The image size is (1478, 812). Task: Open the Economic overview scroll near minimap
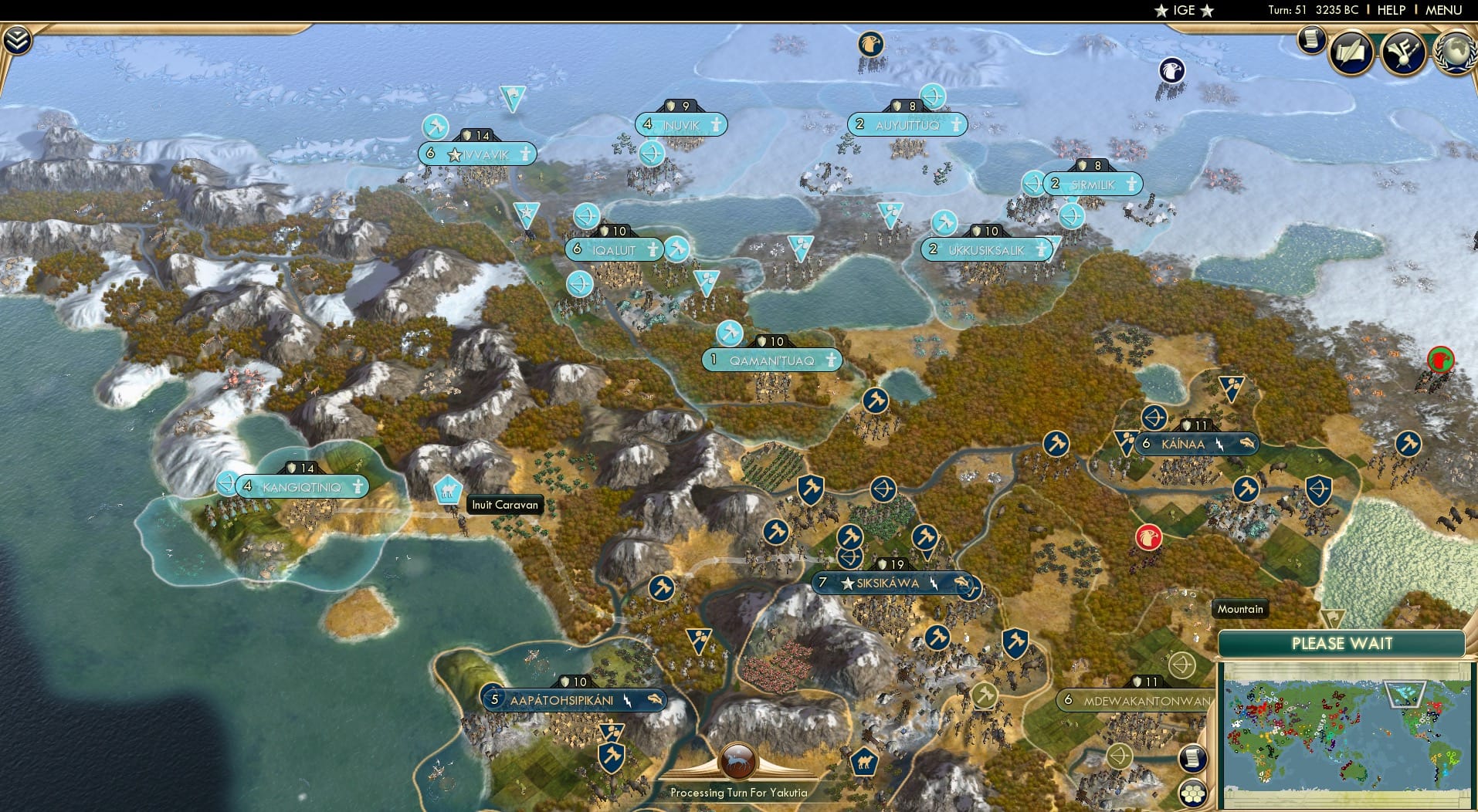click(1193, 759)
